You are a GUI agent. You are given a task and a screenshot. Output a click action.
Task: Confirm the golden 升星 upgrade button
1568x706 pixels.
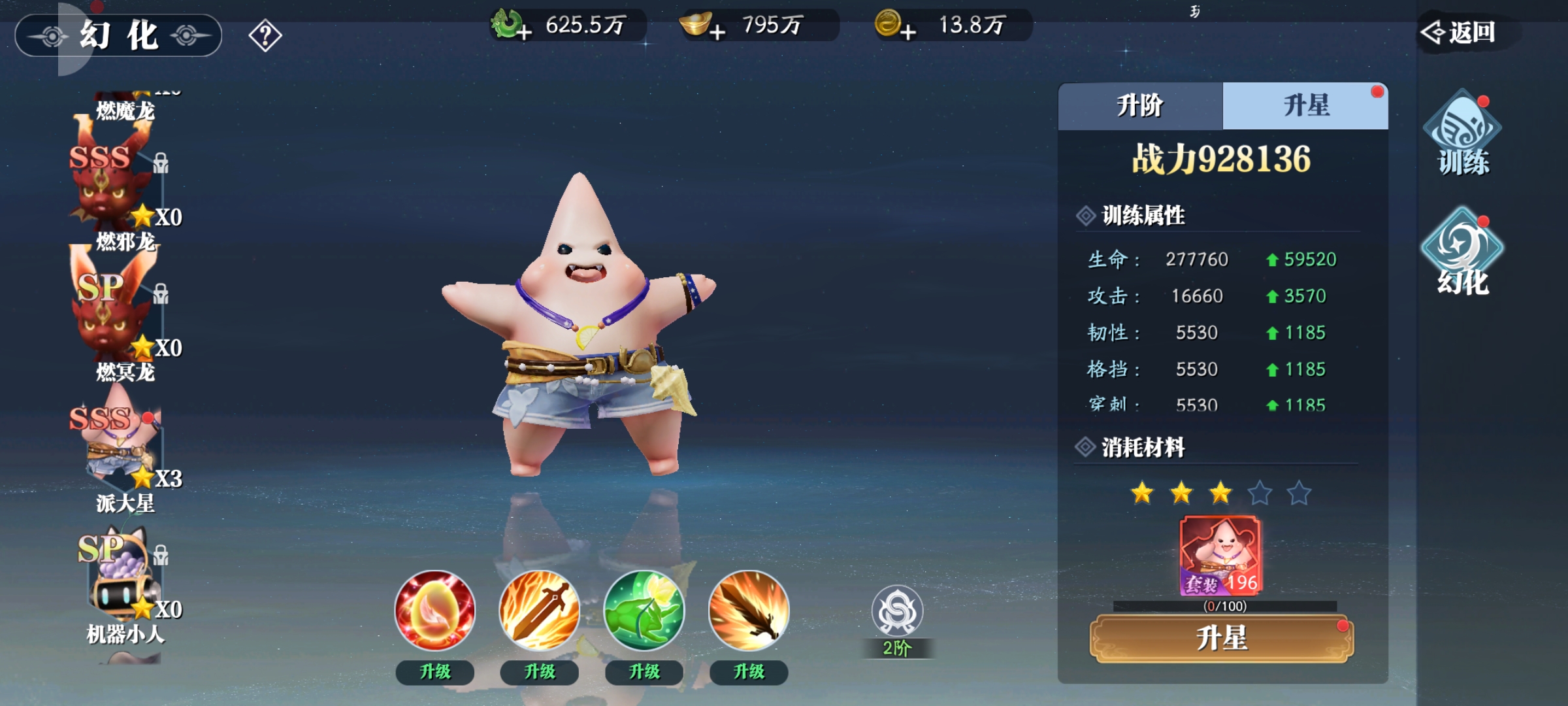1222,638
